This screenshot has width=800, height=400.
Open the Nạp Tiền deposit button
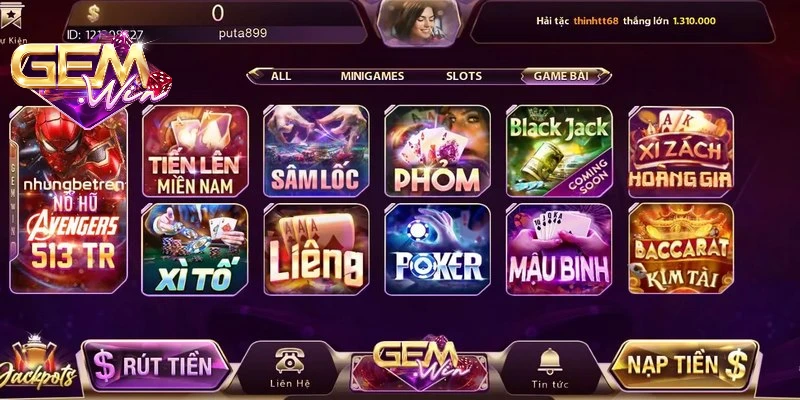tap(680, 365)
